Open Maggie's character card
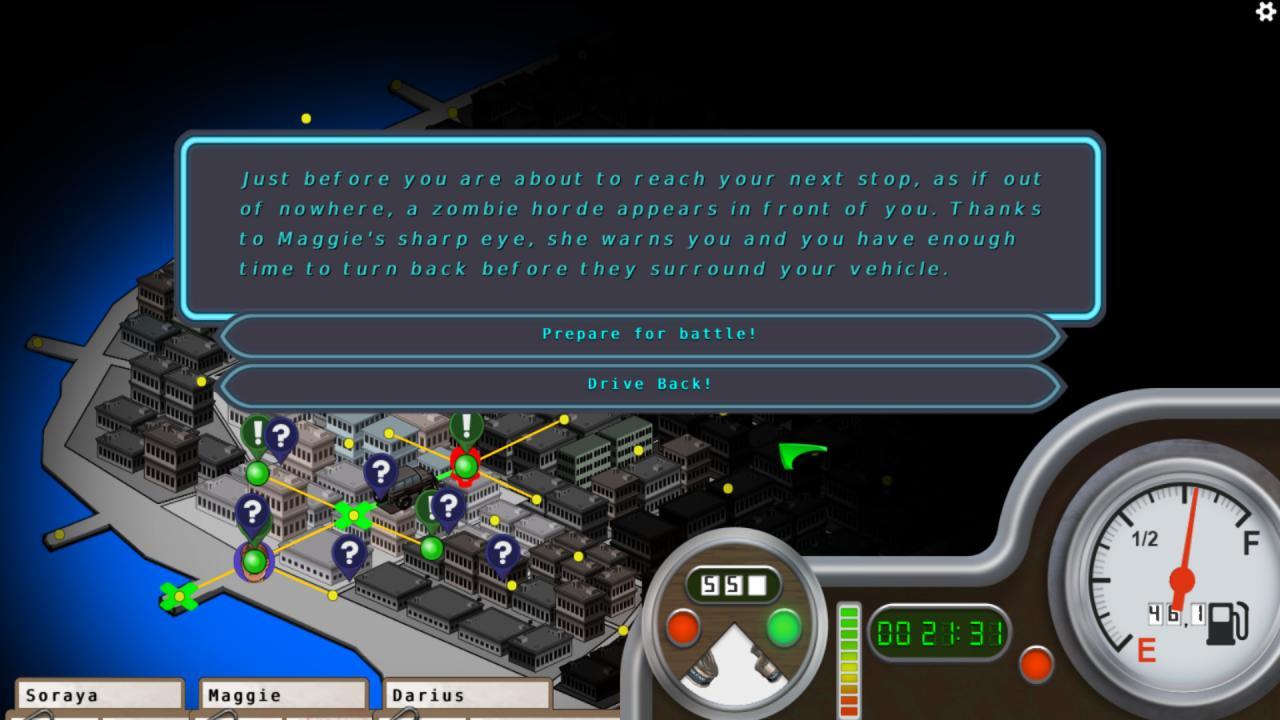The width and height of the screenshot is (1280, 720). [x=284, y=697]
